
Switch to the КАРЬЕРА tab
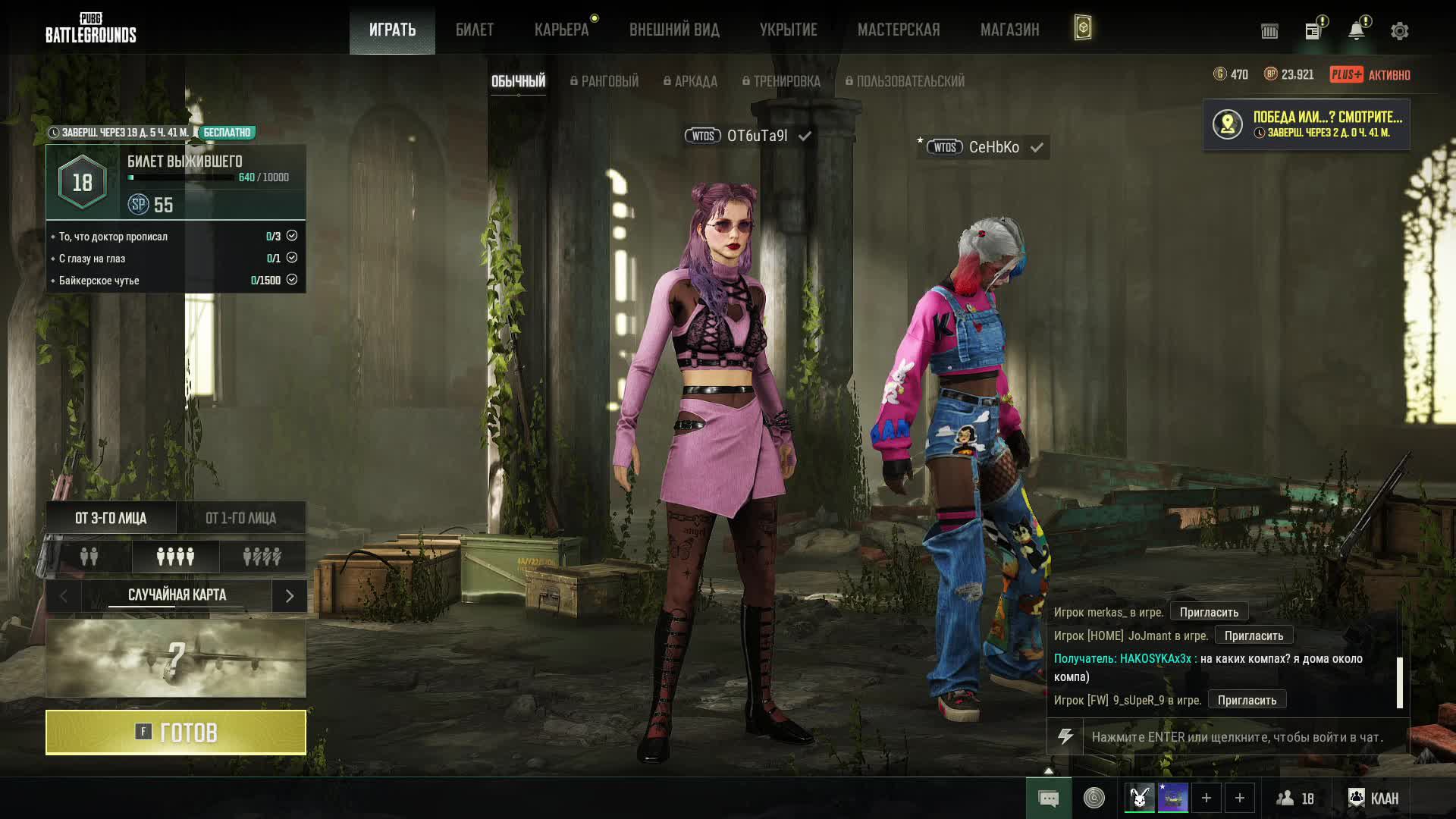(561, 30)
